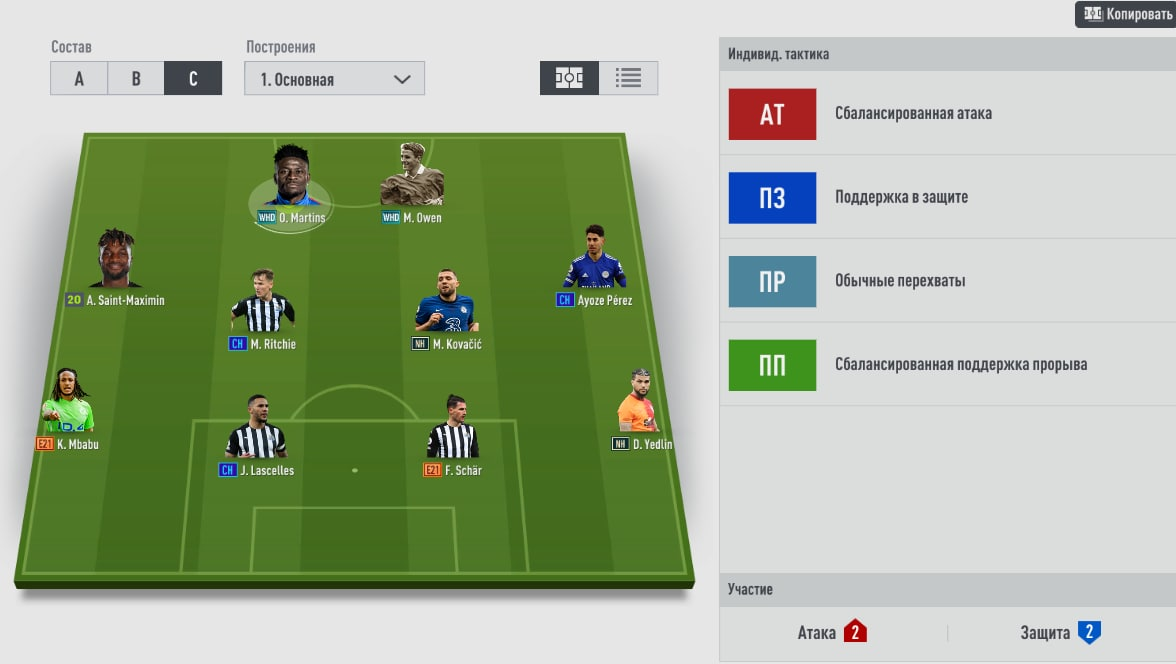1176x664 pixels.
Task: Open the AT attack tactic setting
Action: point(772,114)
